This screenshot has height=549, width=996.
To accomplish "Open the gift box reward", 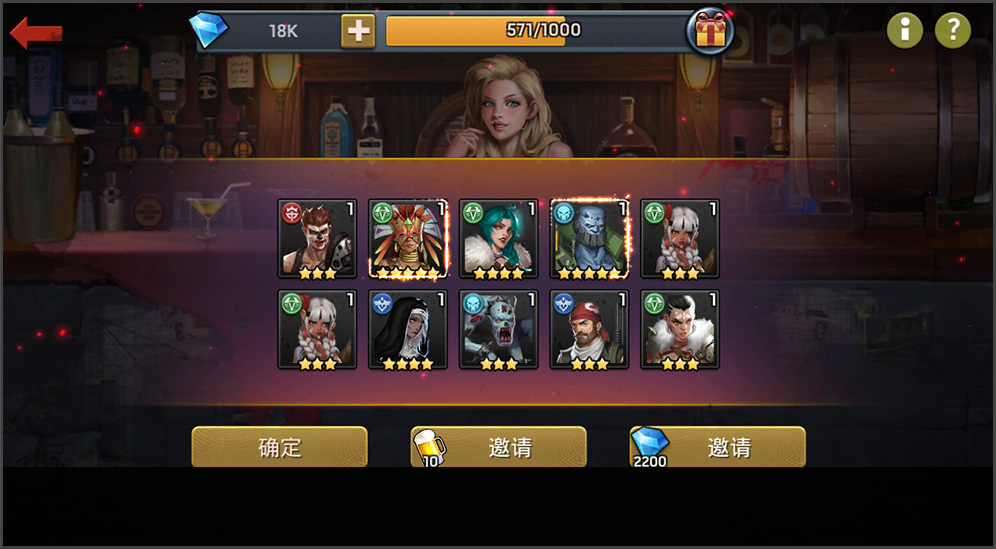I will (710, 32).
